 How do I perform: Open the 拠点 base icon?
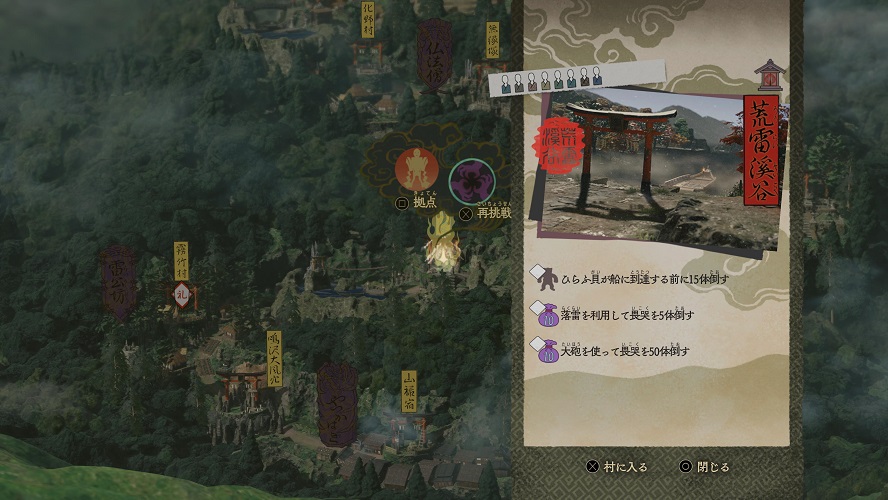click(416, 168)
